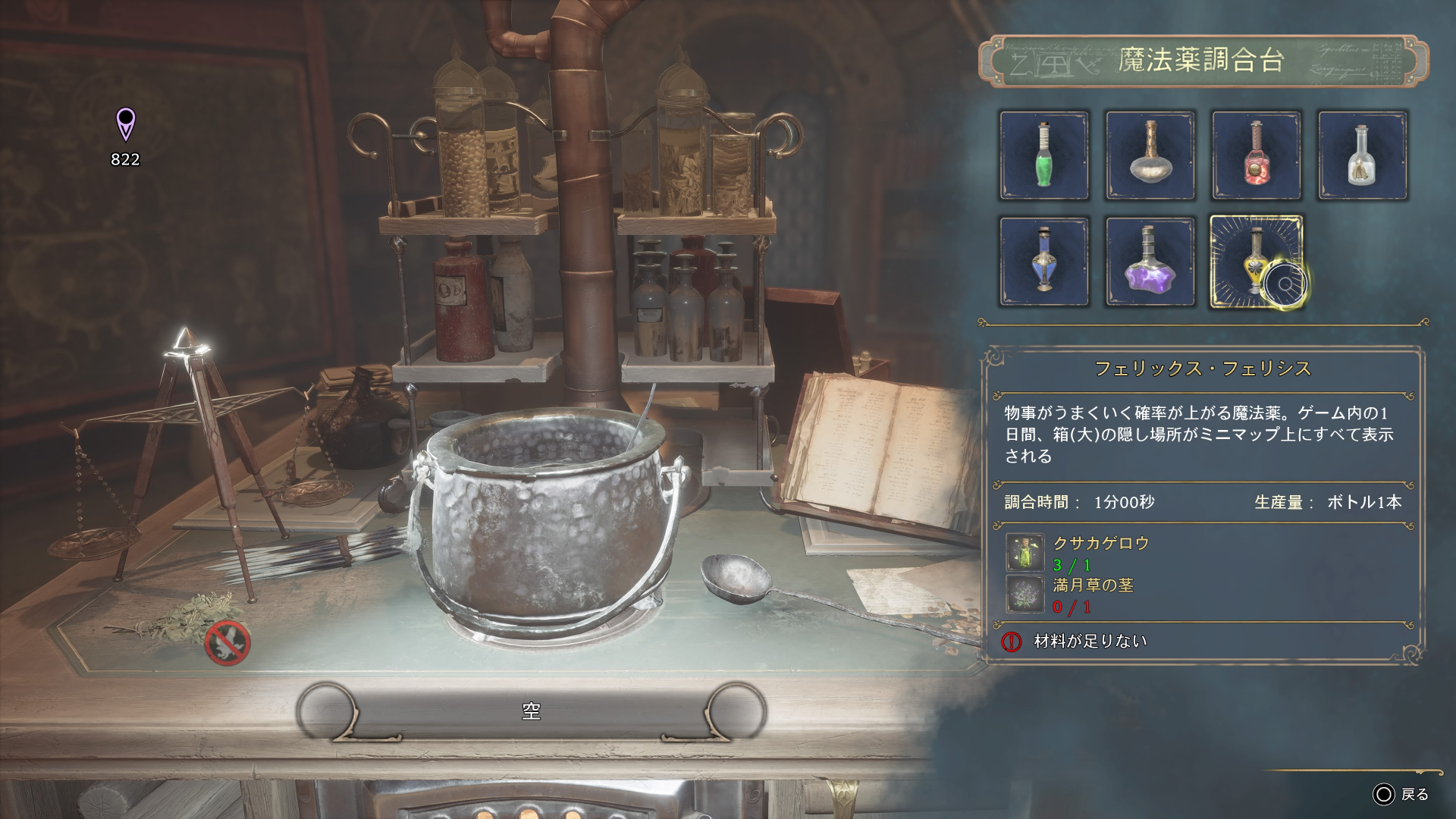Choose the purple star-shaped potion recipe
This screenshot has width=1456, height=819.
pos(1151,262)
